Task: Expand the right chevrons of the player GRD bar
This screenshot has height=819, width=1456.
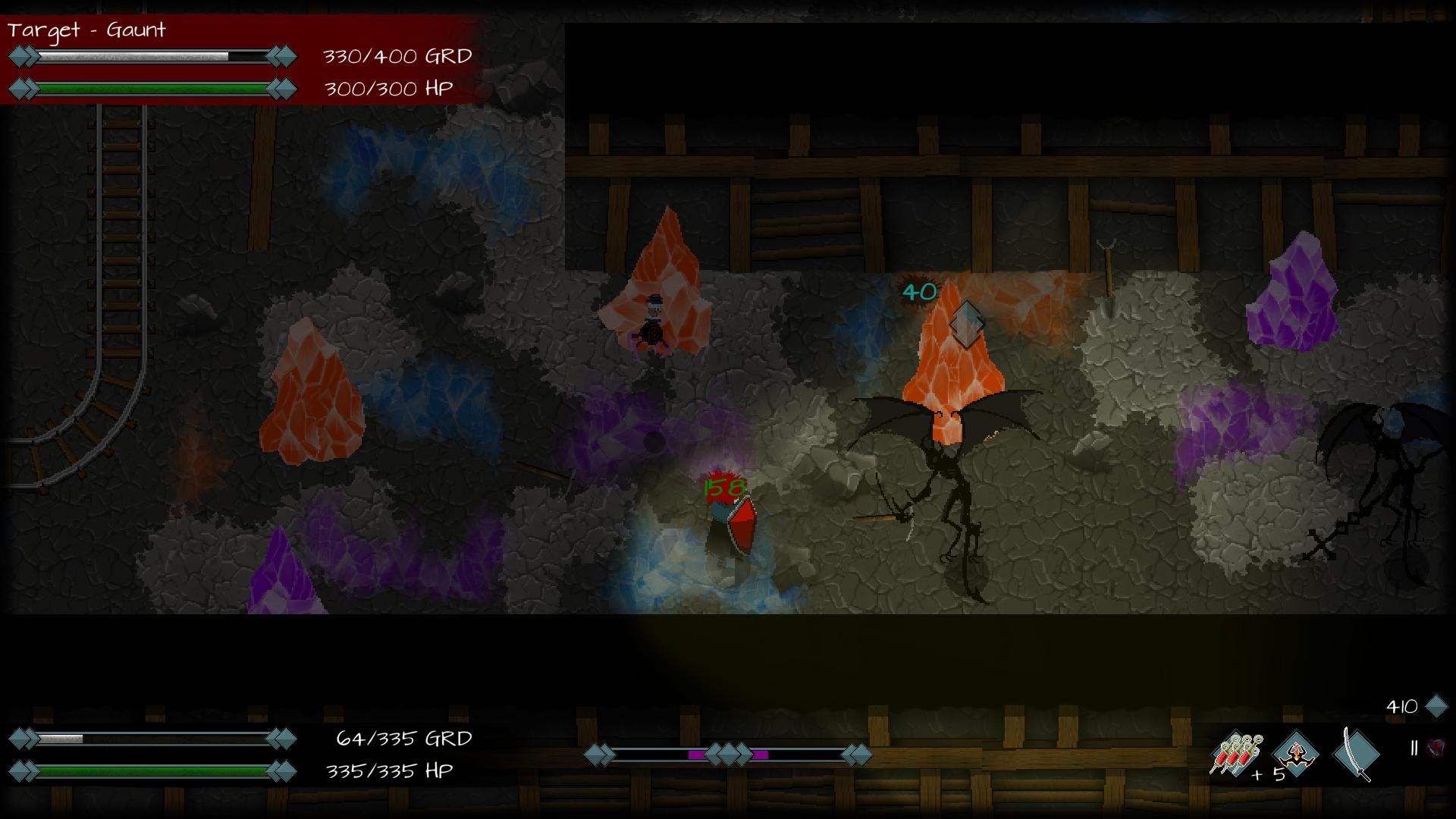Action: [281, 737]
